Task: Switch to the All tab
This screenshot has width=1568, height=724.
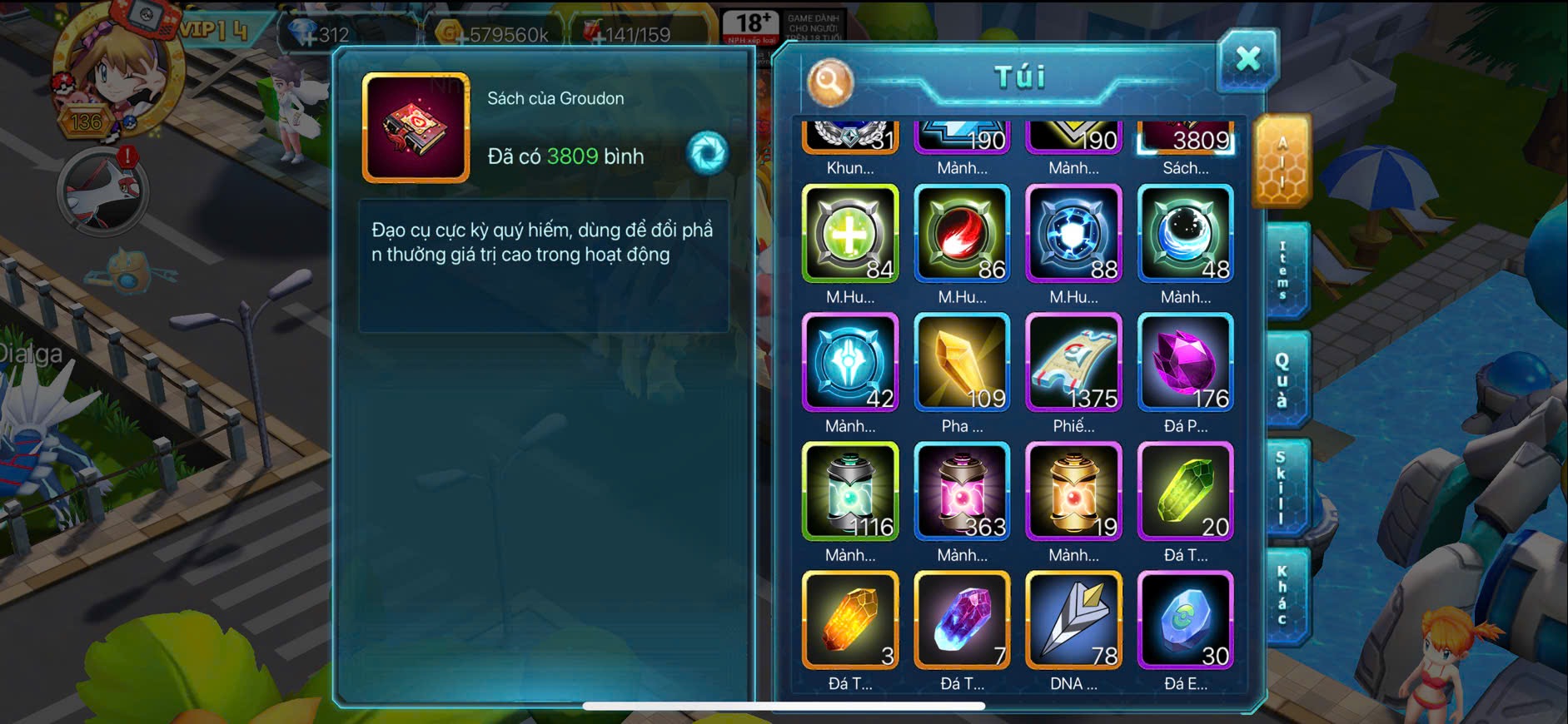Action: pos(1282,161)
